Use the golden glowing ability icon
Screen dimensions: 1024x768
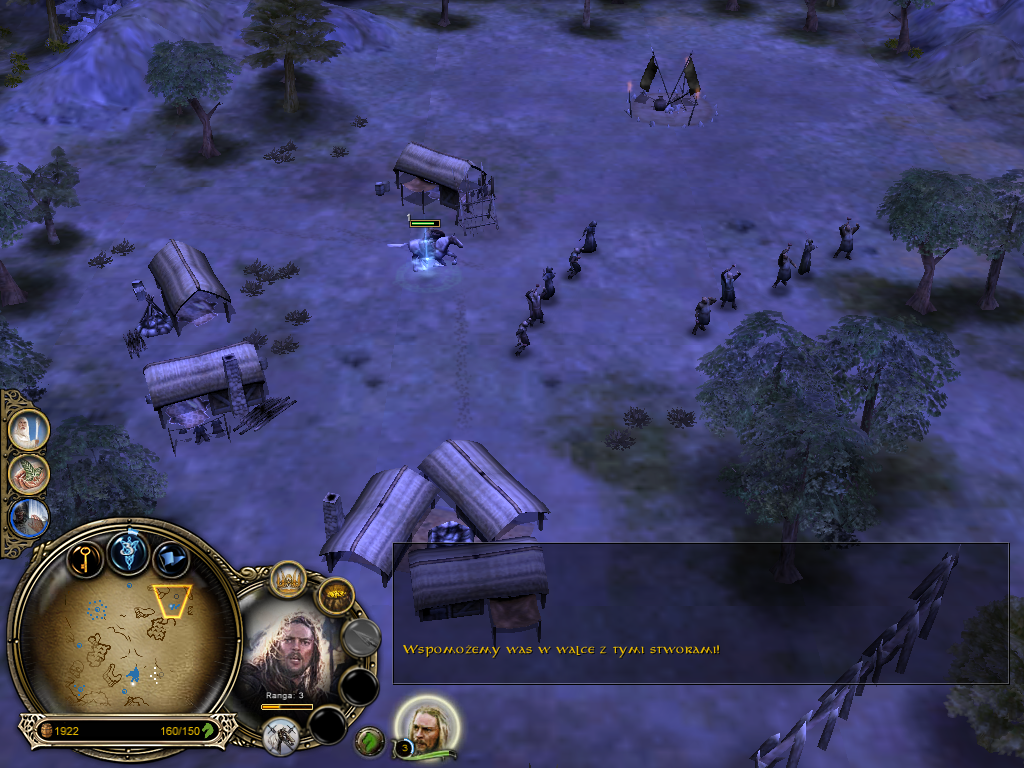tap(336, 597)
